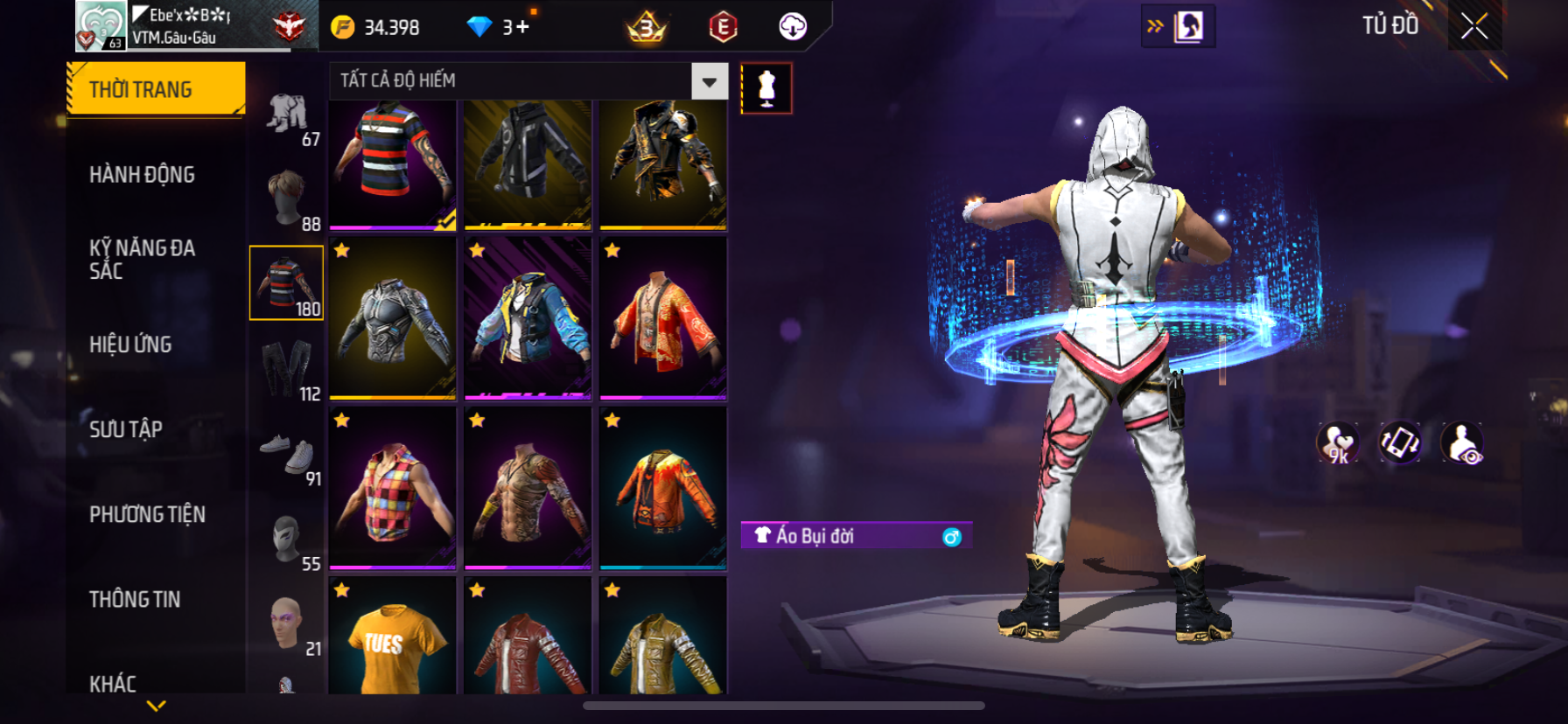The height and width of the screenshot is (724, 1568).
Task: Select the blue and yellow hooded jacket
Action: click(528, 319)
